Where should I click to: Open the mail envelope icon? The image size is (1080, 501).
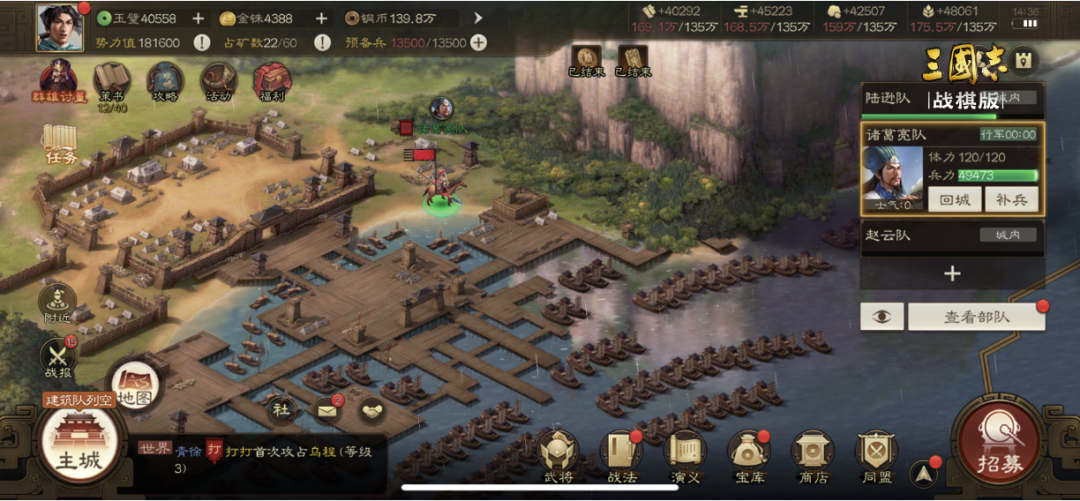pyautogui.click(x=327, y=408)
